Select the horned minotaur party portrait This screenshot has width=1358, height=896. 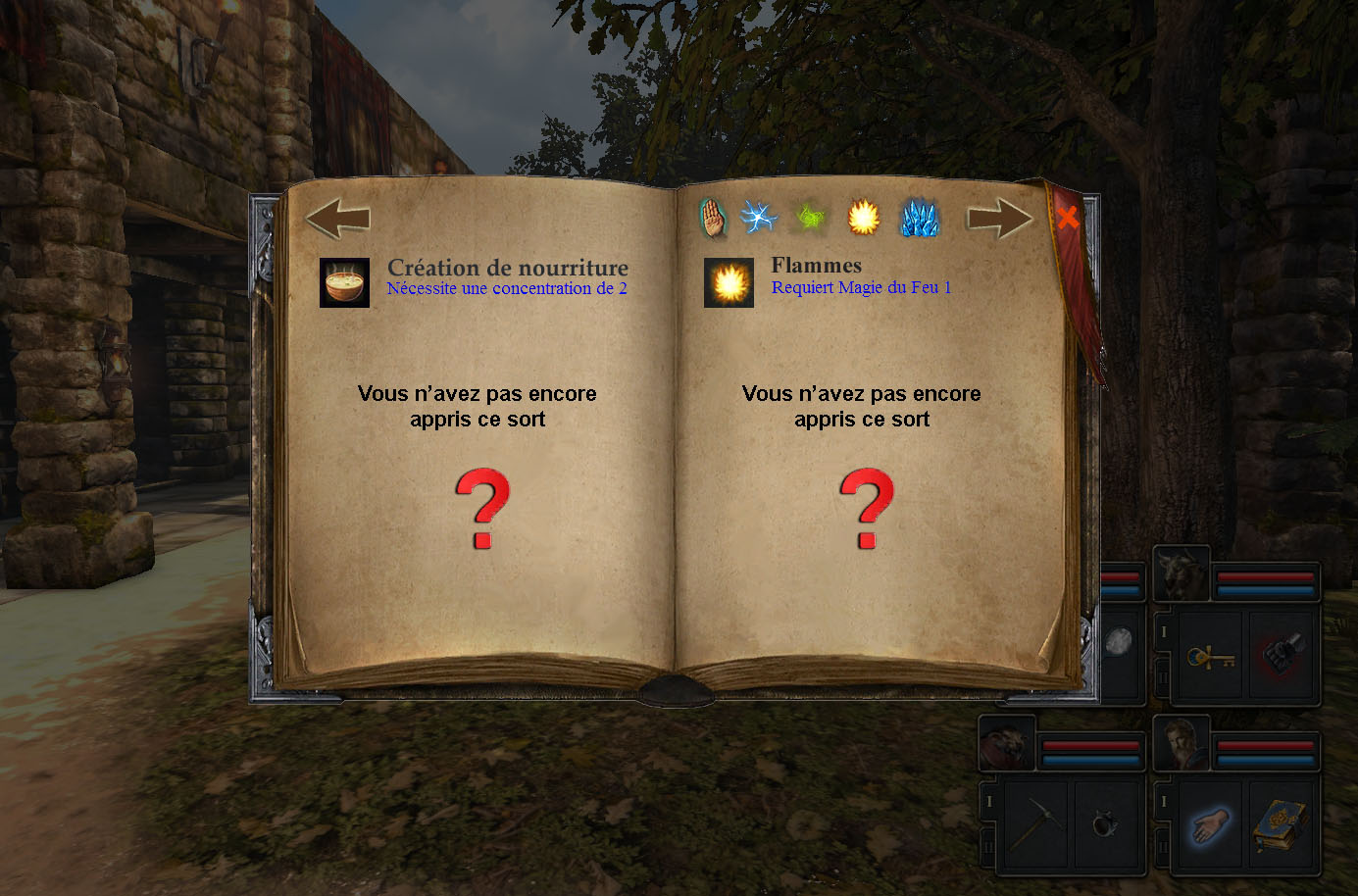pos(1181,574)
